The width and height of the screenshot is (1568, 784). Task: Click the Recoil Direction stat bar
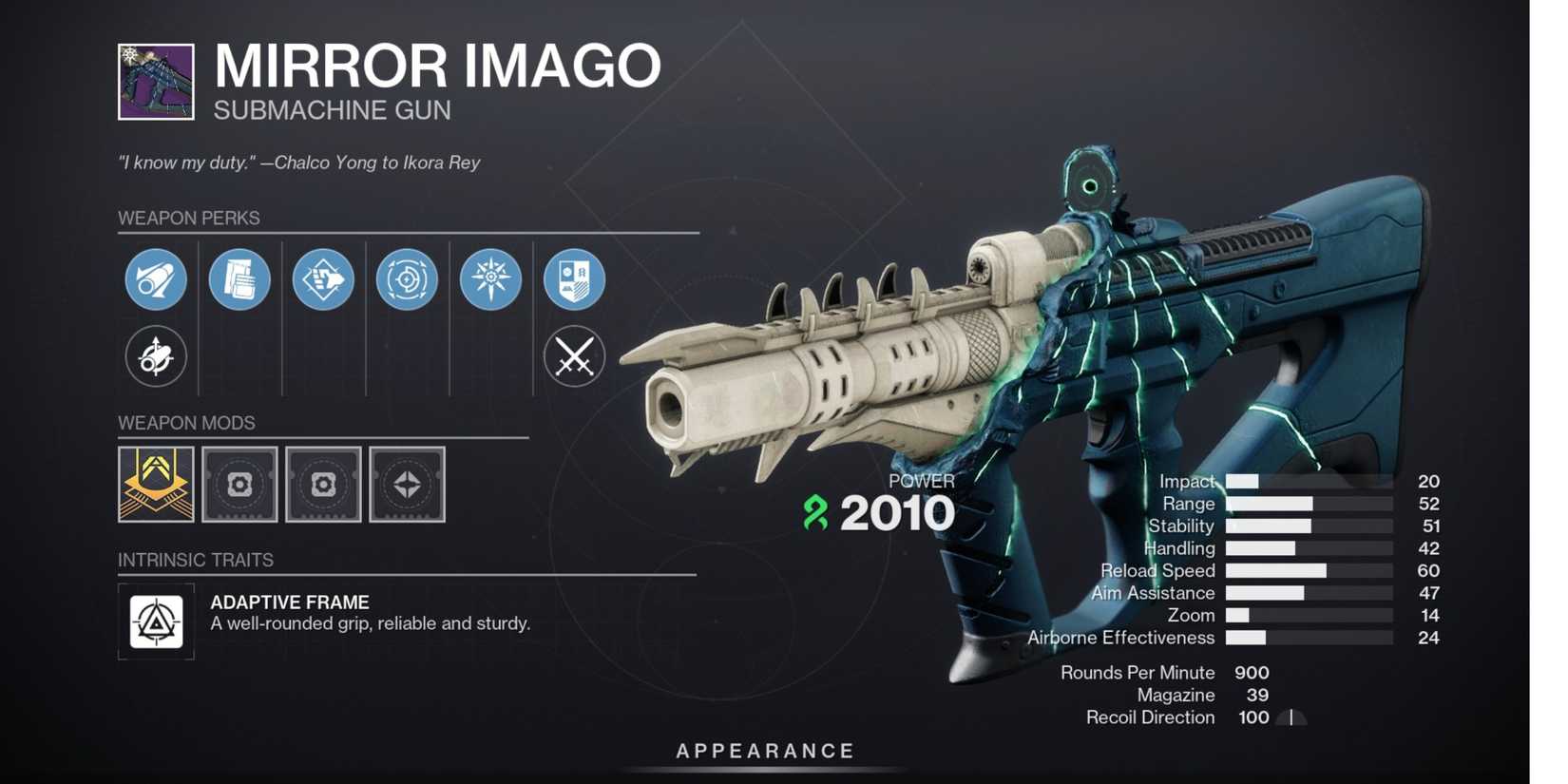coord(1289,717)
